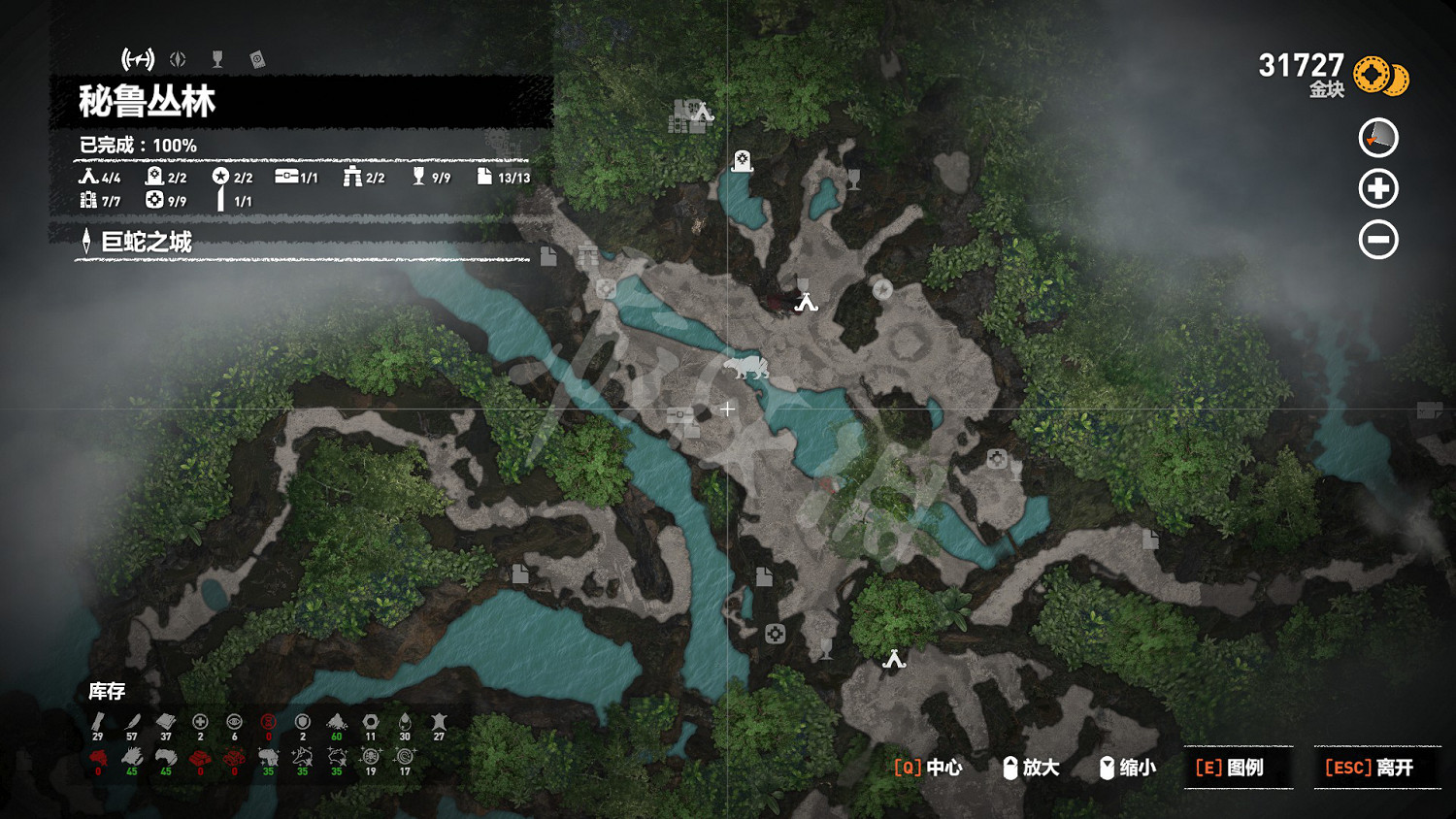Leave the map with 离开
The image size is (1456, 819).
pyautogui.click(x=1369, y=768)
